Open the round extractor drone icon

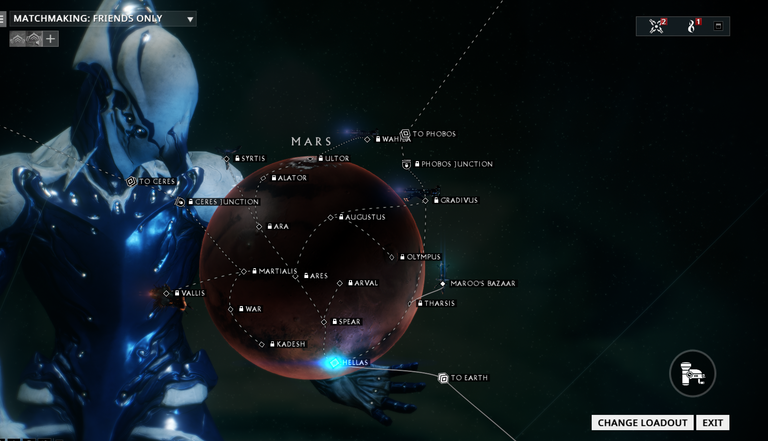click(x=691, y=375)
